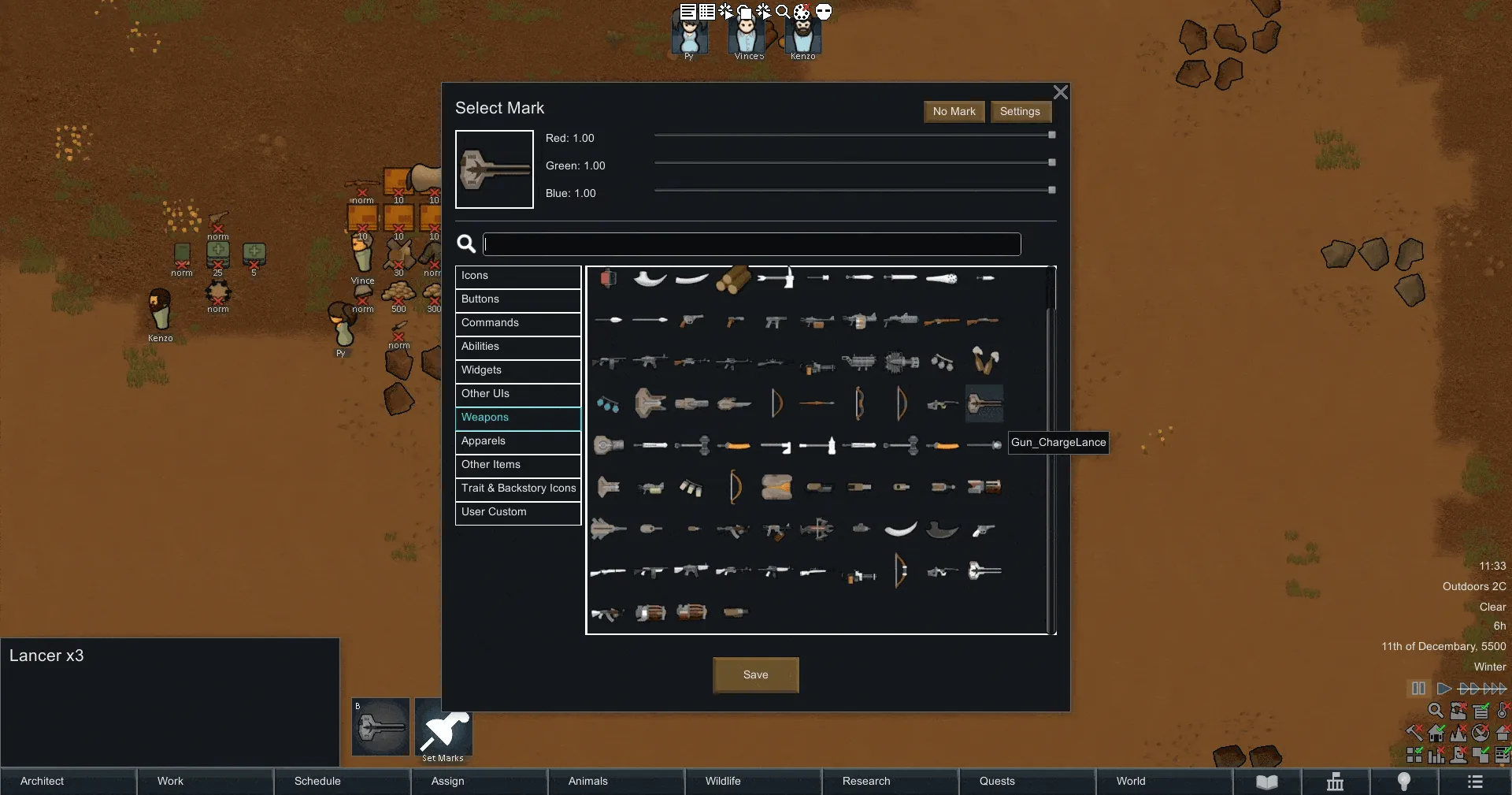Pause the game speed

pos(1418,689)
